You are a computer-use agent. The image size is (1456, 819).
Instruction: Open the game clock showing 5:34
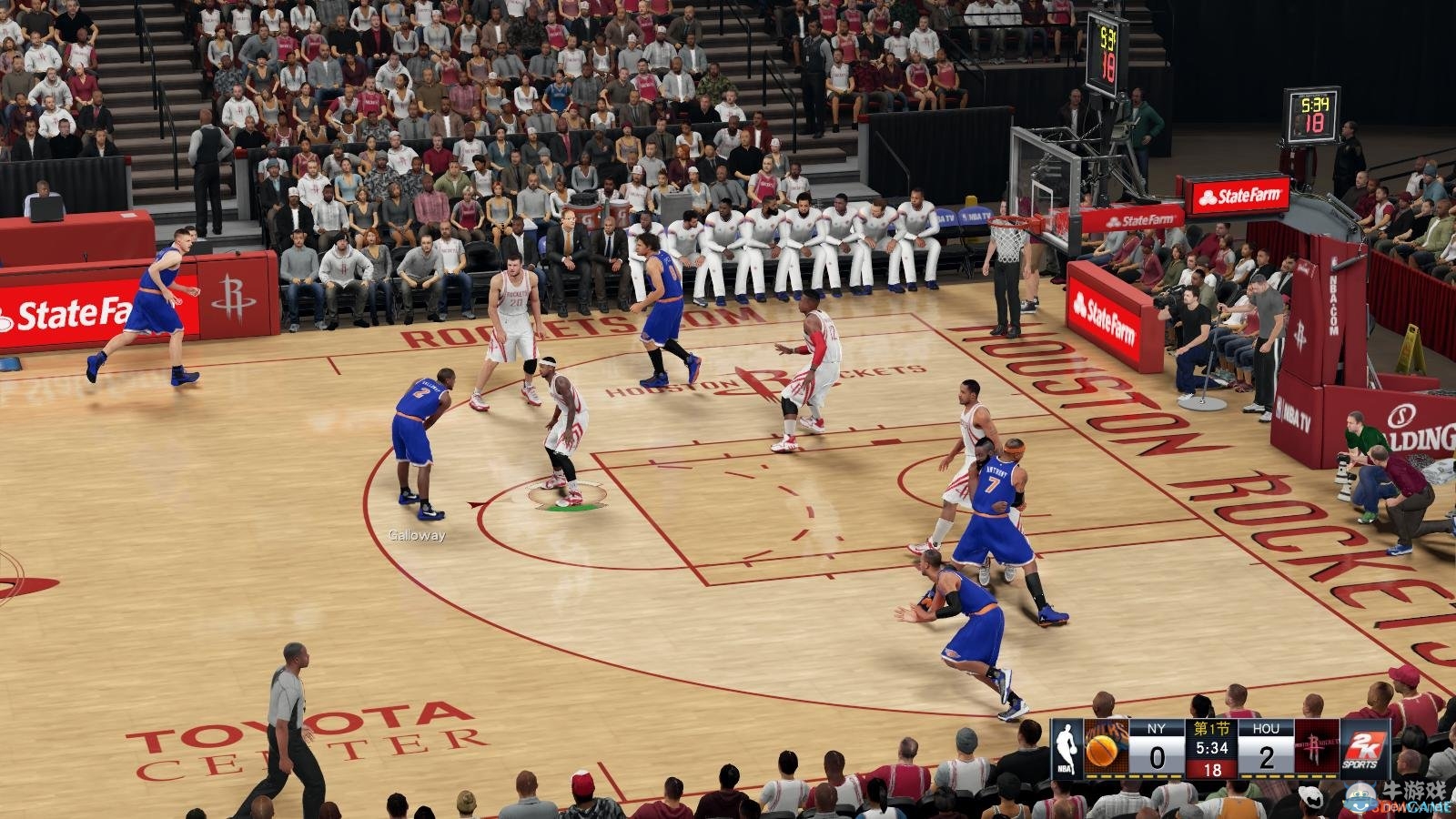1212,748
